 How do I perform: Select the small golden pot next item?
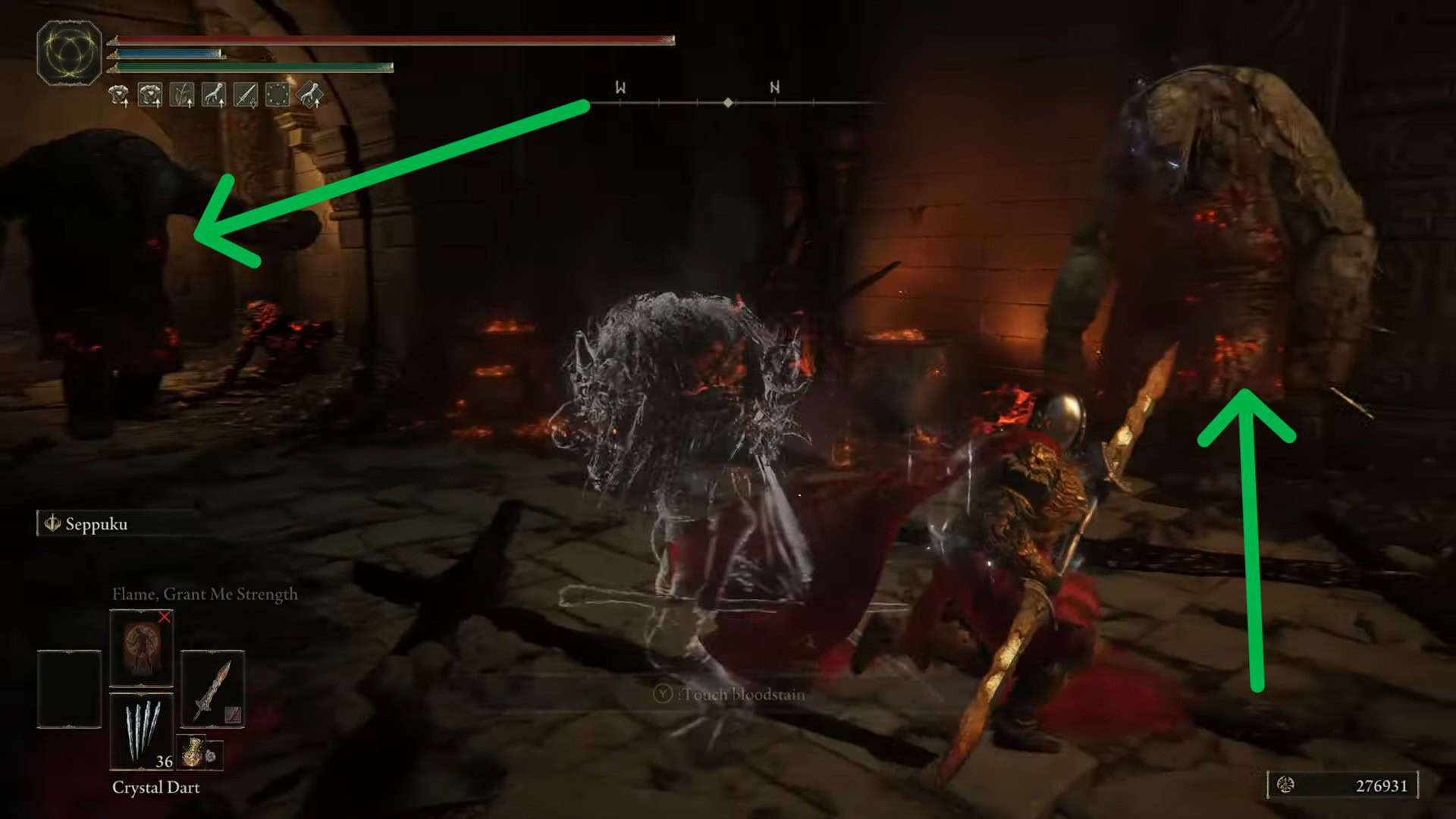(x=193, y=752)
